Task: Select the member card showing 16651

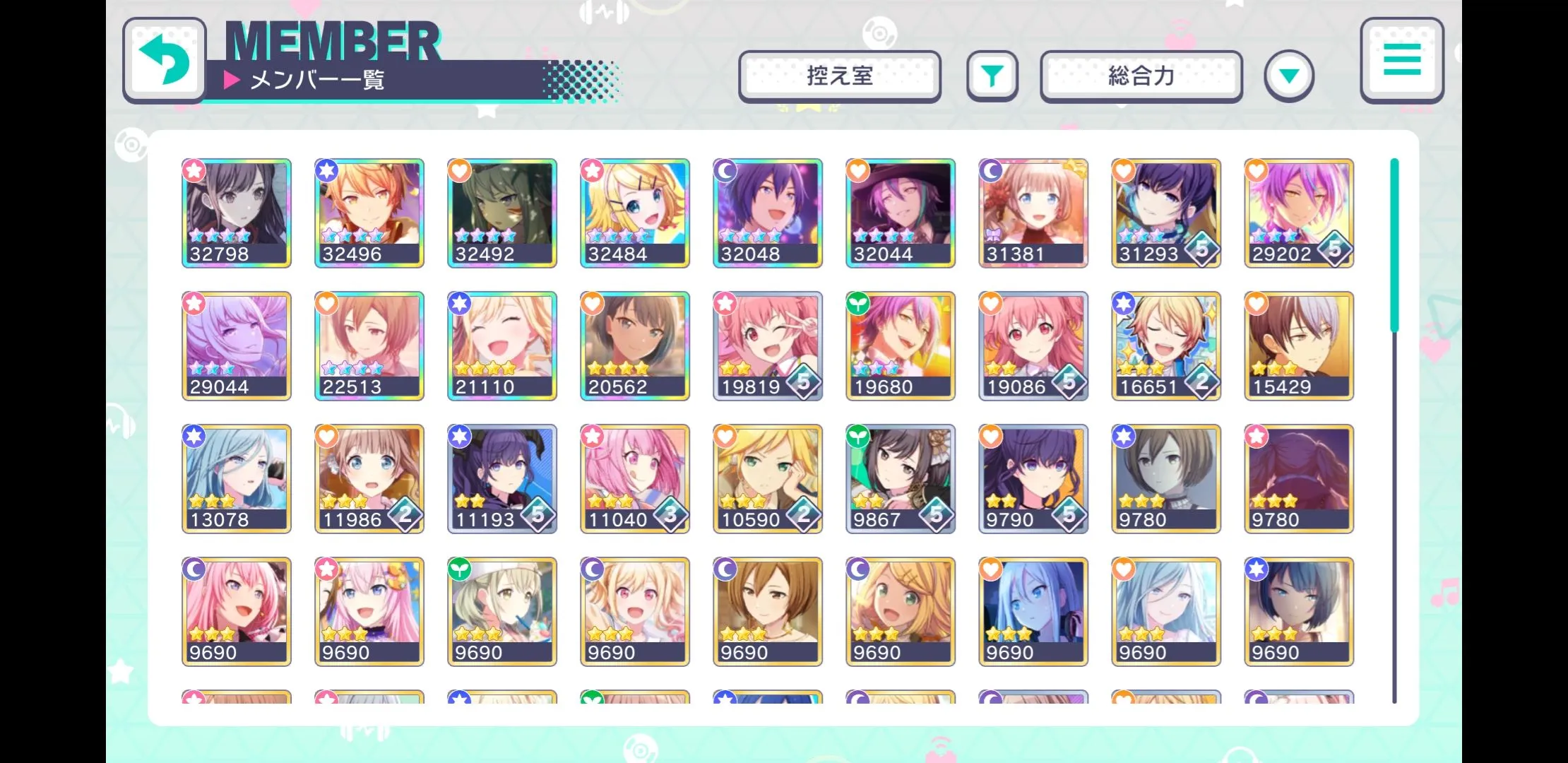Action: coord(1166,346)
